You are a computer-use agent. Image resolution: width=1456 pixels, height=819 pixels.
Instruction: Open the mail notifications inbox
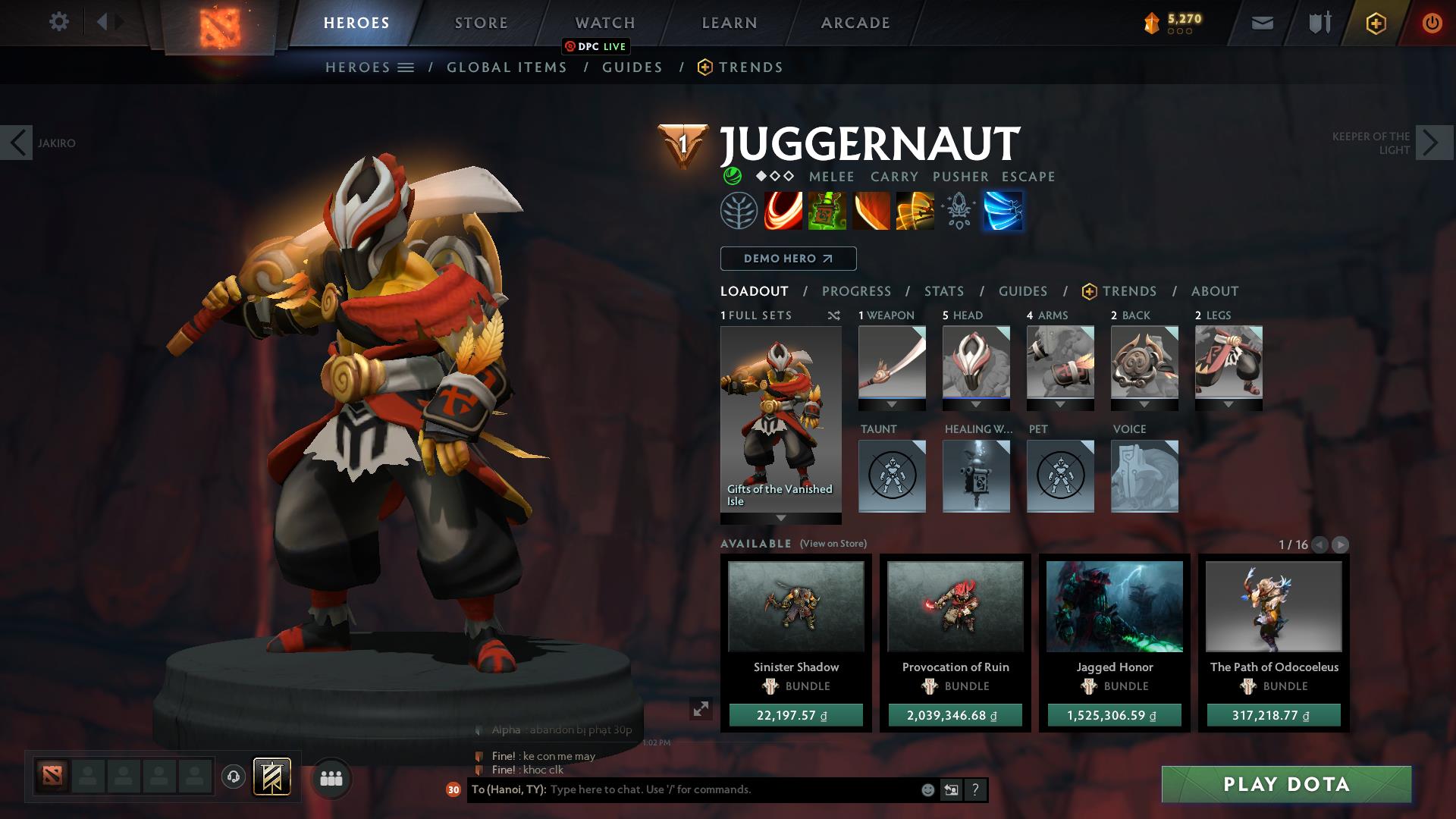click(1261, 23)
